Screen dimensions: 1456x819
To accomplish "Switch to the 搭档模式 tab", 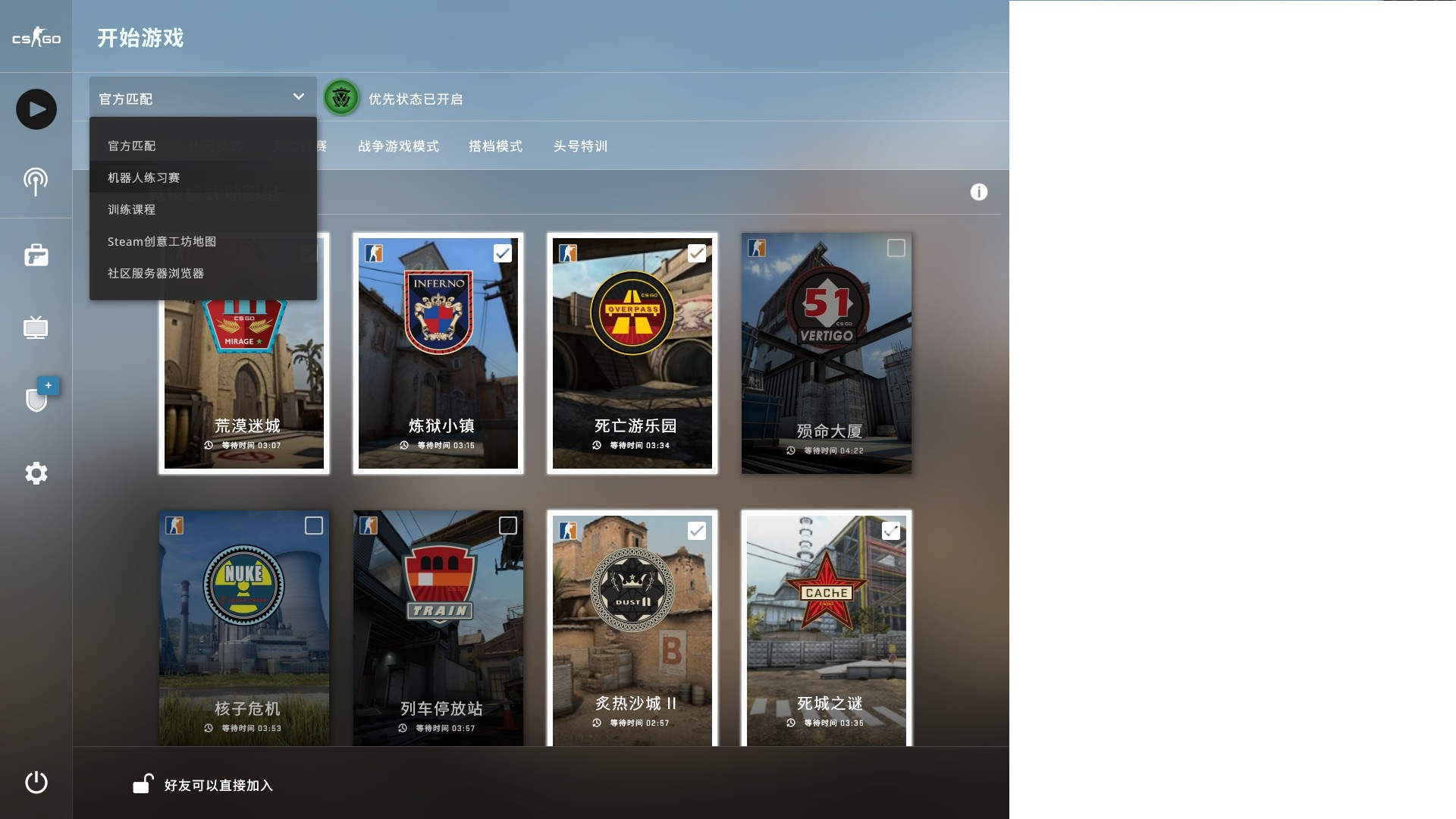I will click(495, 146).
